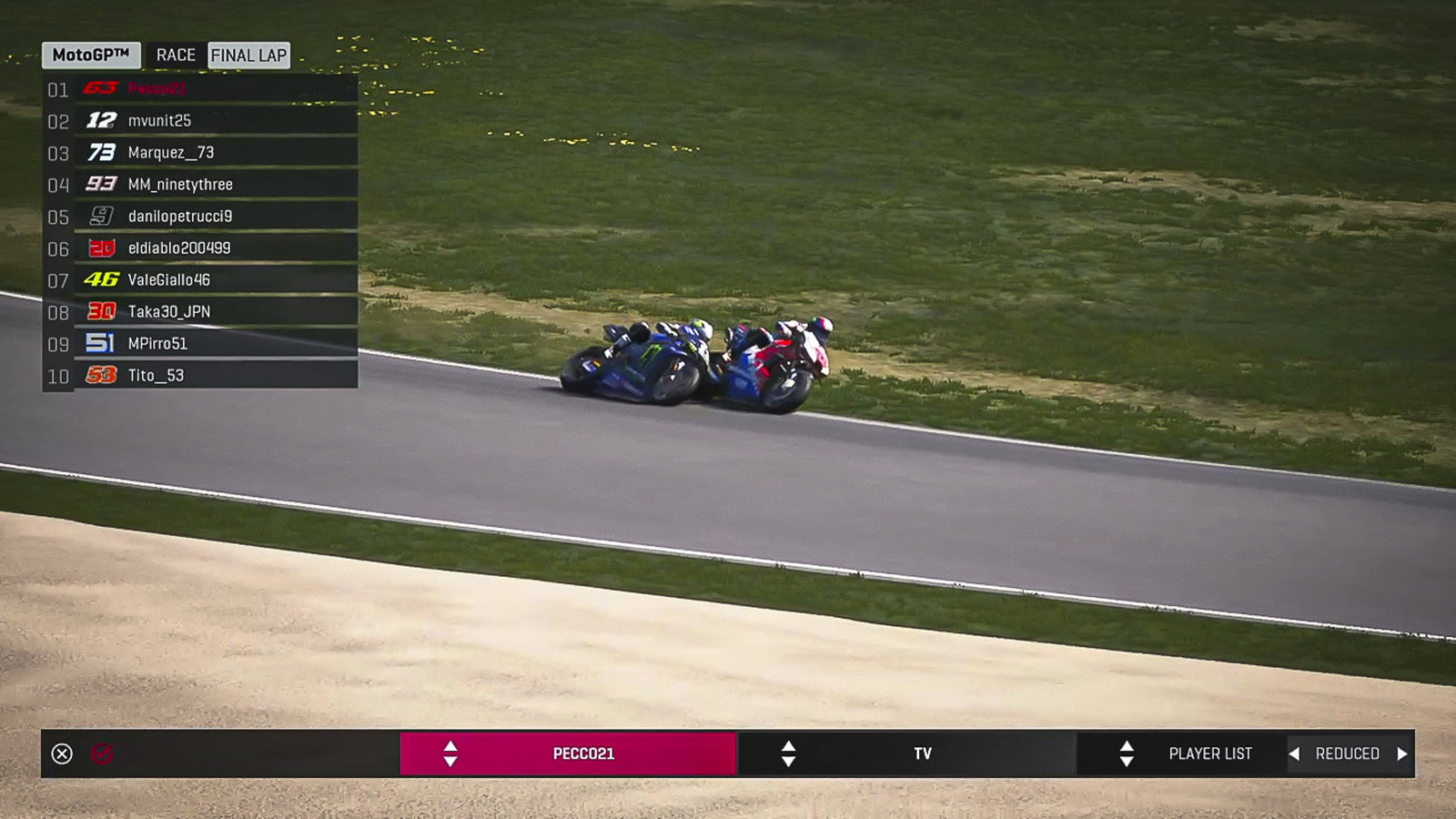The image size is (1456, 819).
Task: Click rider number 12 badge beside mvunit25
Action: (x=103, y=119)
